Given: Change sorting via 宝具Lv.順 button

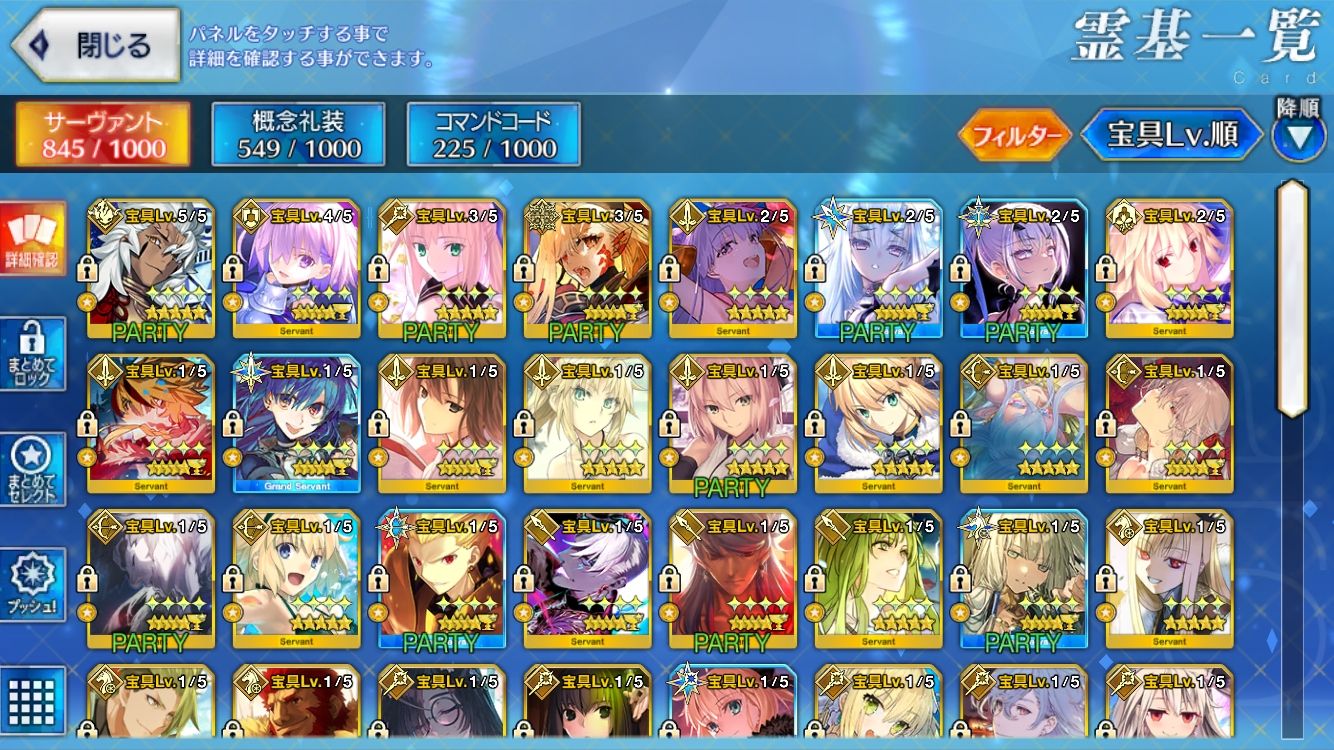Looking at the screenshot, I should (x=1171, y=136).
